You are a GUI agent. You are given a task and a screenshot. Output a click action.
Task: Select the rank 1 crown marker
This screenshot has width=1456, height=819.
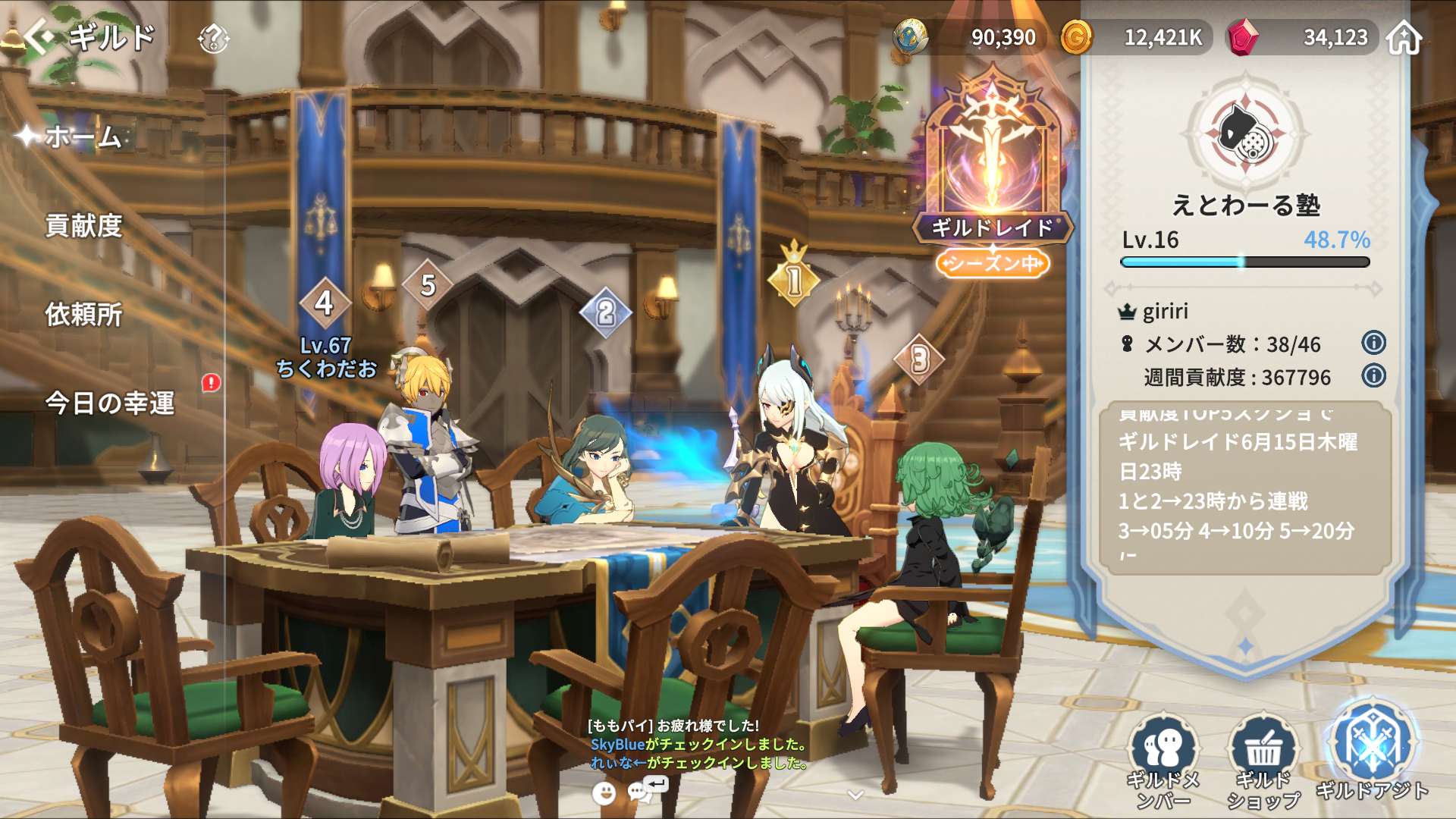794,278
